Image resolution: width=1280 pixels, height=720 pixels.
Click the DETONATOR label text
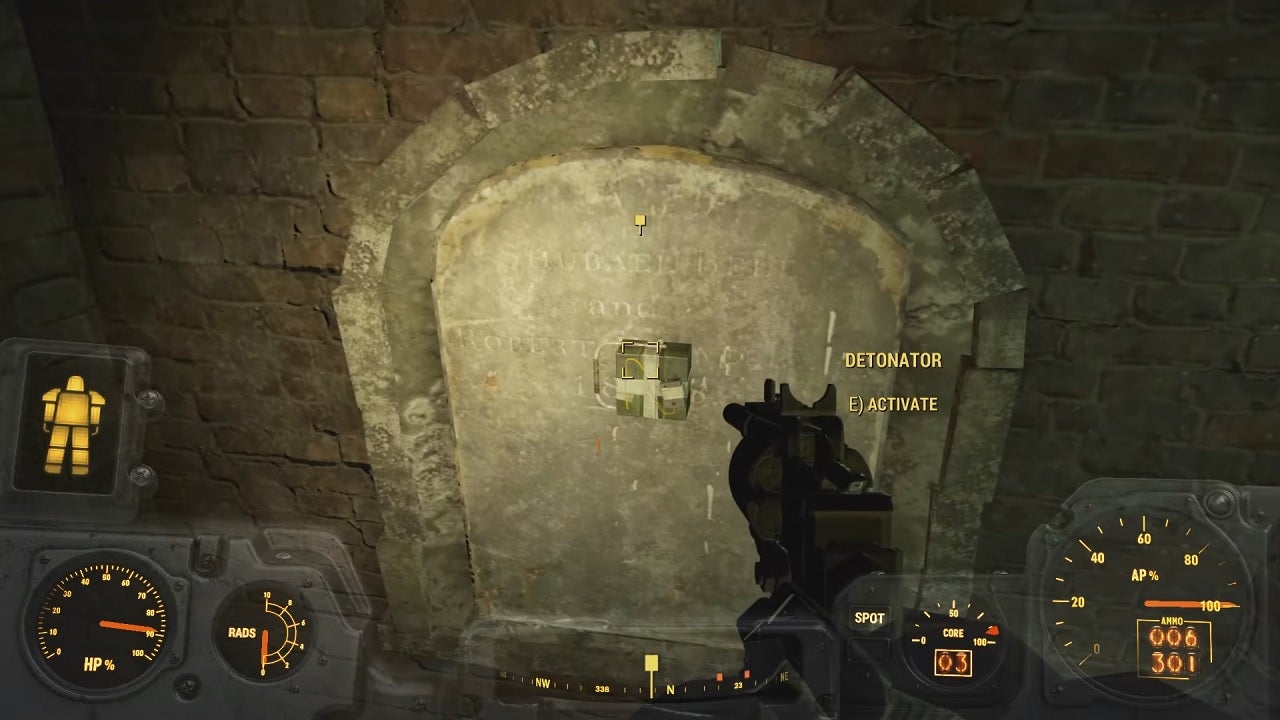click(893, 360)
